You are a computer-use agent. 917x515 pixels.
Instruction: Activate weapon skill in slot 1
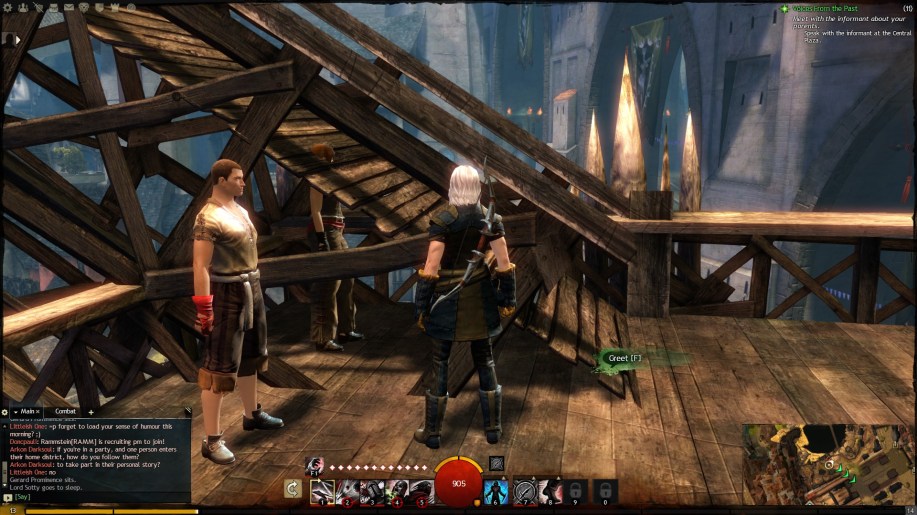pos(322,490)
